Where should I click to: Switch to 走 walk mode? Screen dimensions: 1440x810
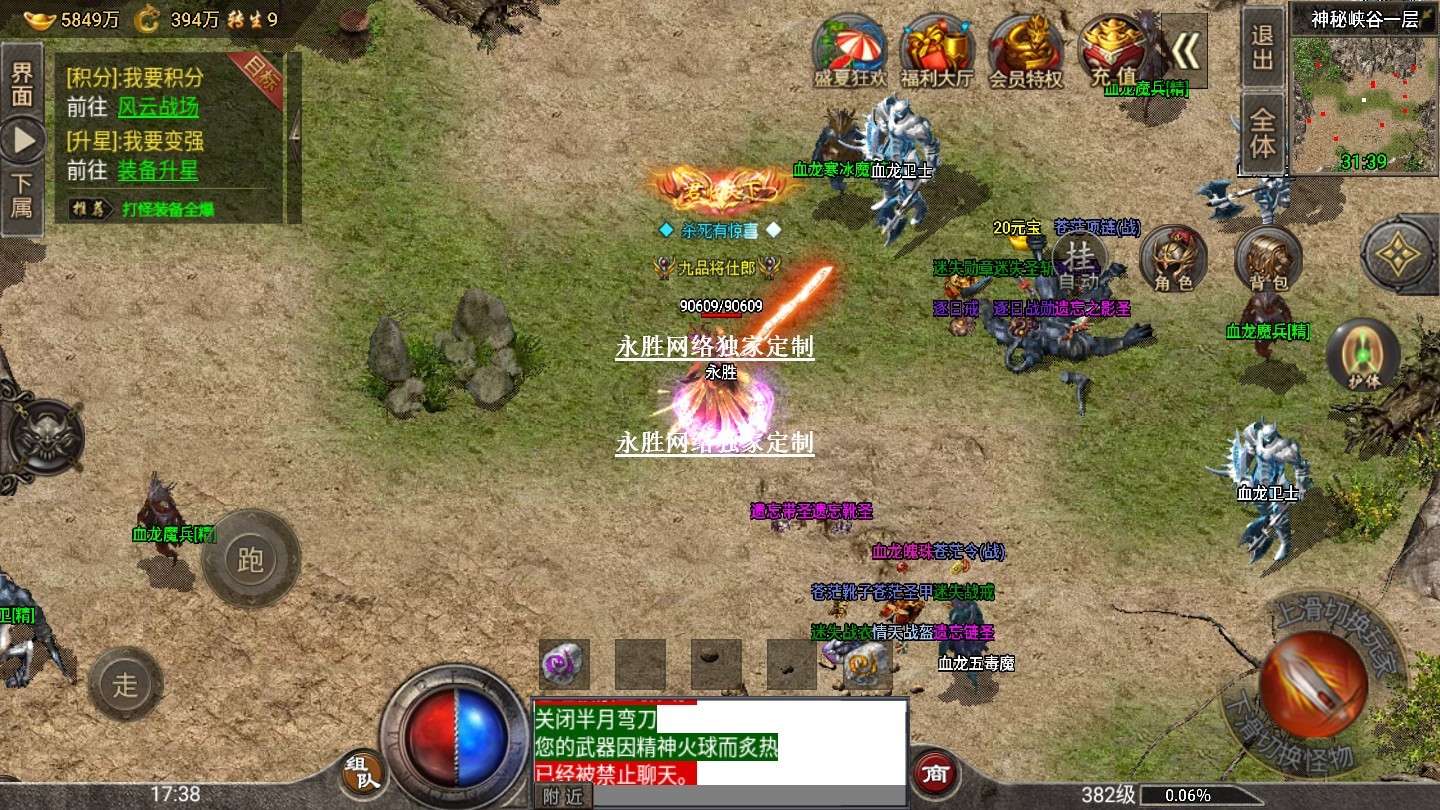[125, 684]
